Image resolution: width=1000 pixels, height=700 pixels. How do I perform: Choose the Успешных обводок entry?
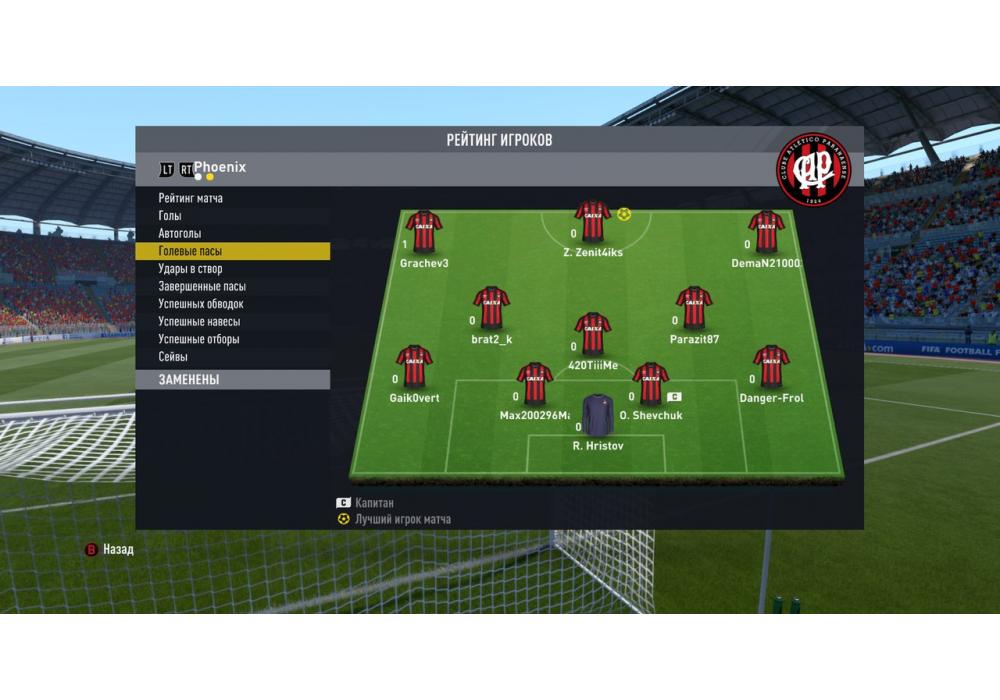200,304
